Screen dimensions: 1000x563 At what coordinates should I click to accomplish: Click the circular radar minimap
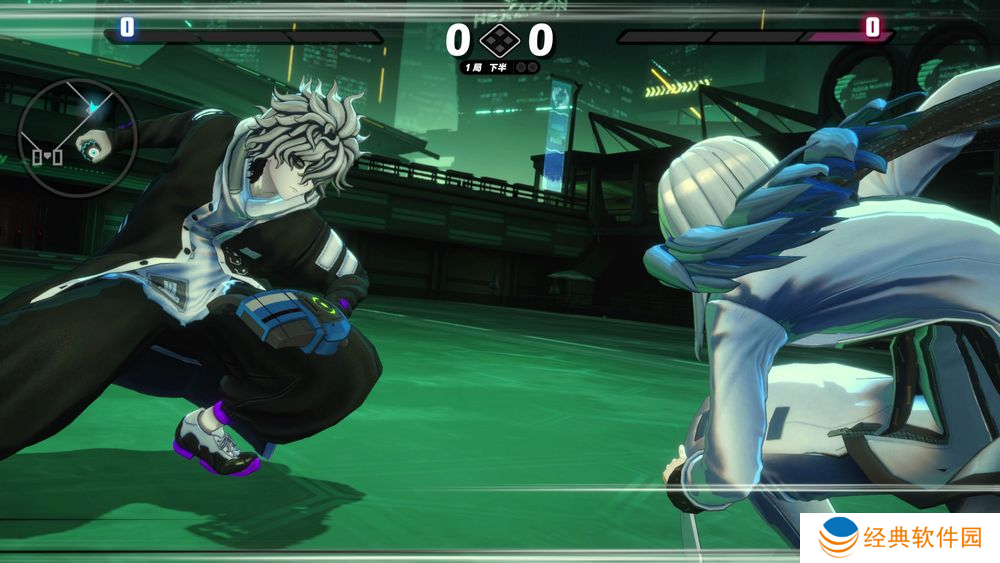coord(77,138)
